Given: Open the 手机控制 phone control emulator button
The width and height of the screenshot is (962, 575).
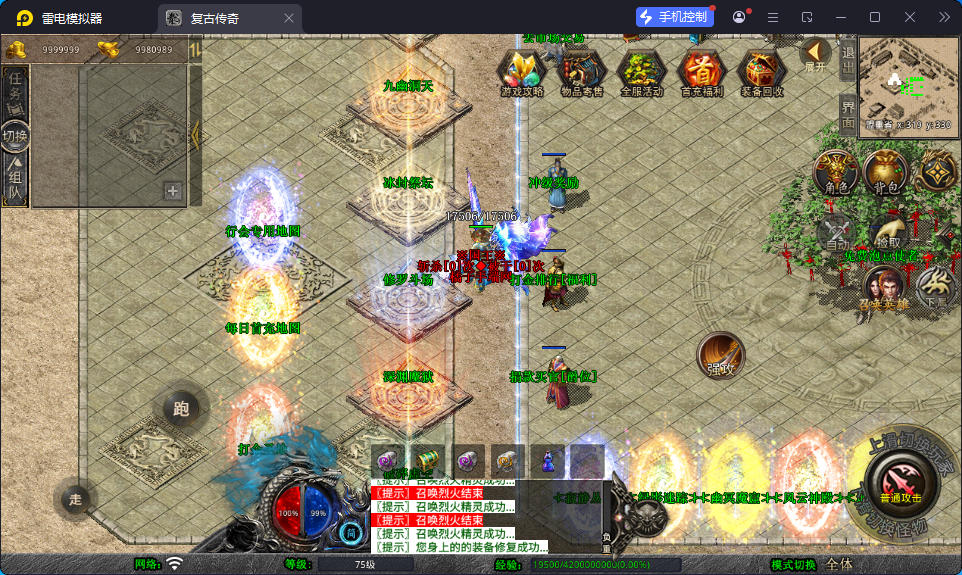Looking at the screenshot, I should [675, 17].
